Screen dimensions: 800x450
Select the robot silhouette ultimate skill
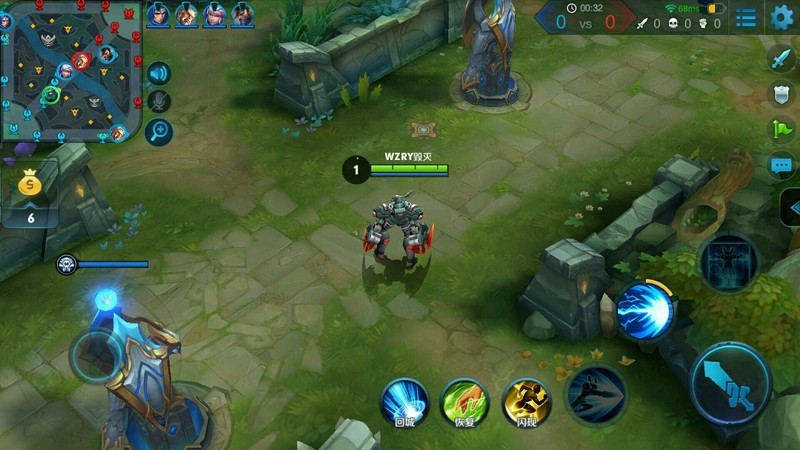[727, 263]
